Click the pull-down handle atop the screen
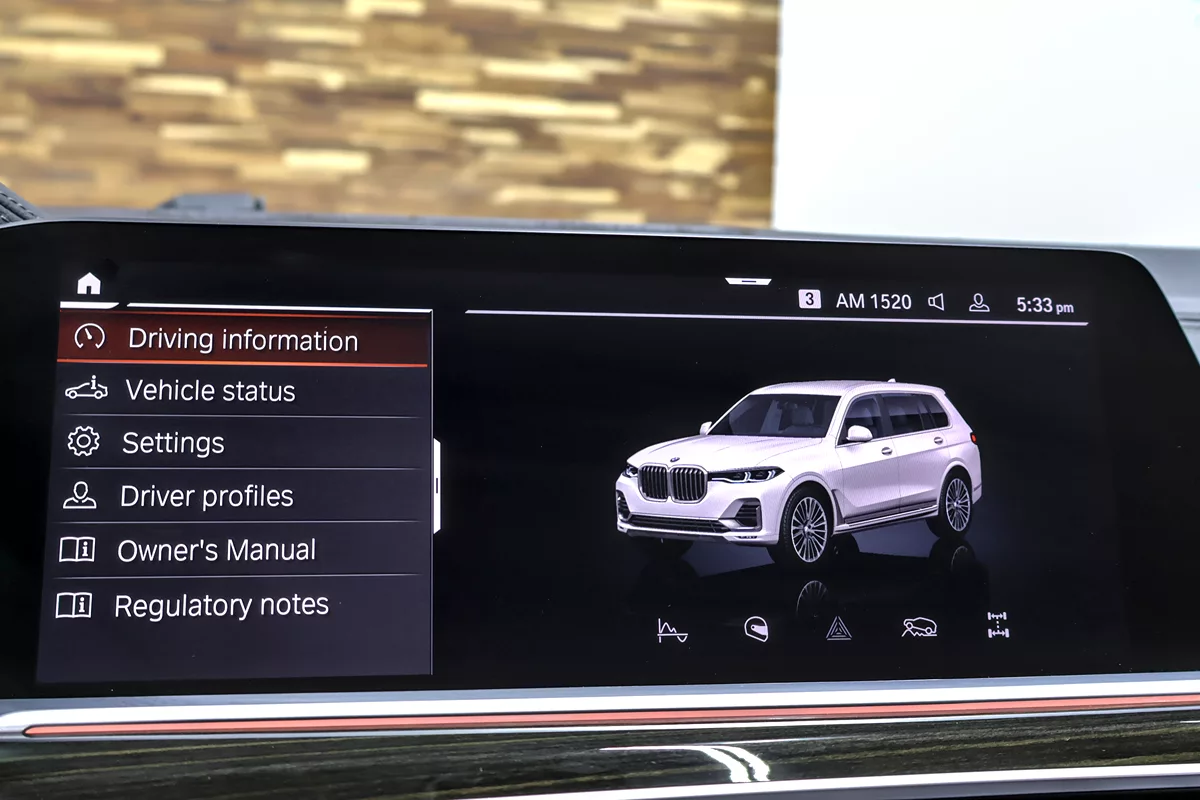Image resolution: width=1200 pixels, height=800 pixels. pyautogui.click(x=748, y=282)
